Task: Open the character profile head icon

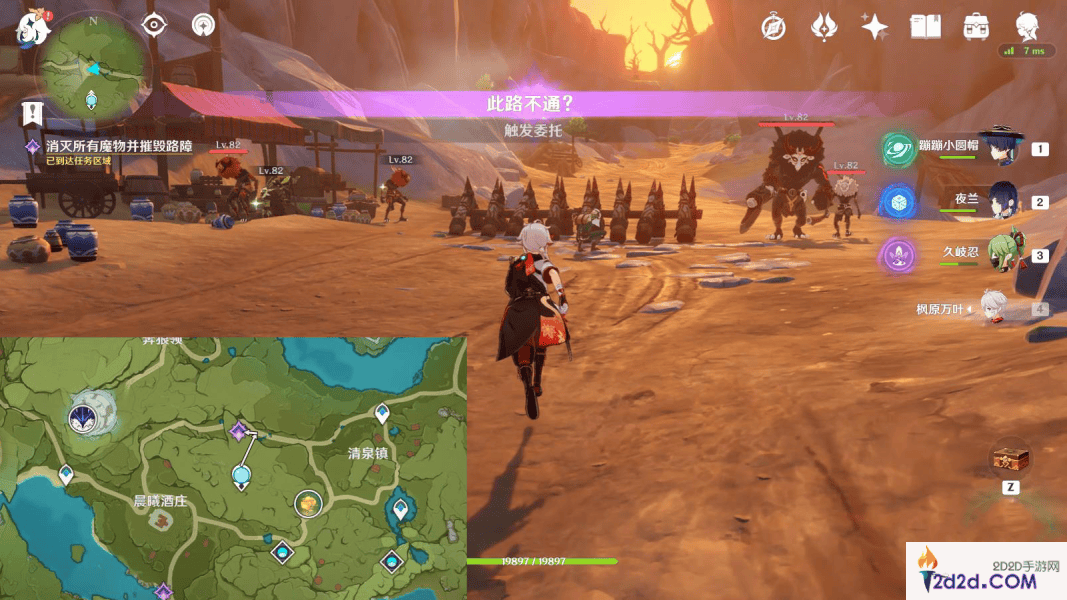Action: (x=1026, y=25)
